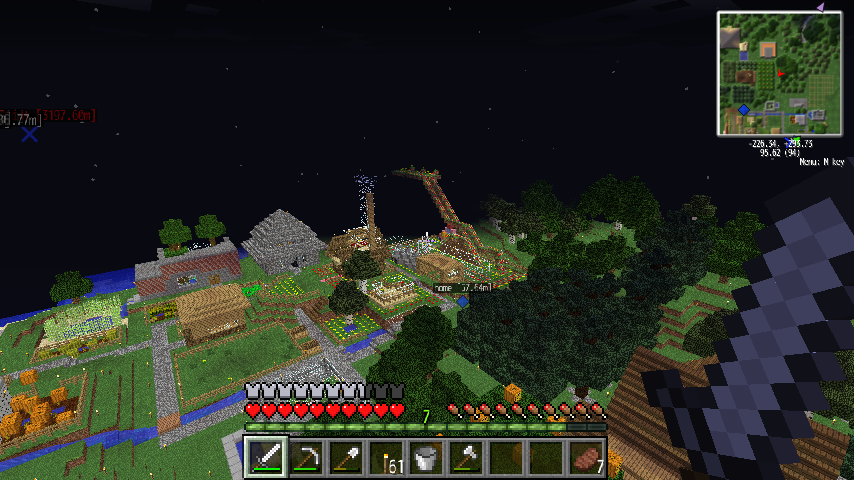Screen dimensions: 854x480
Task: Select the cooked meat stack of 7
Action: pos(586,458)
